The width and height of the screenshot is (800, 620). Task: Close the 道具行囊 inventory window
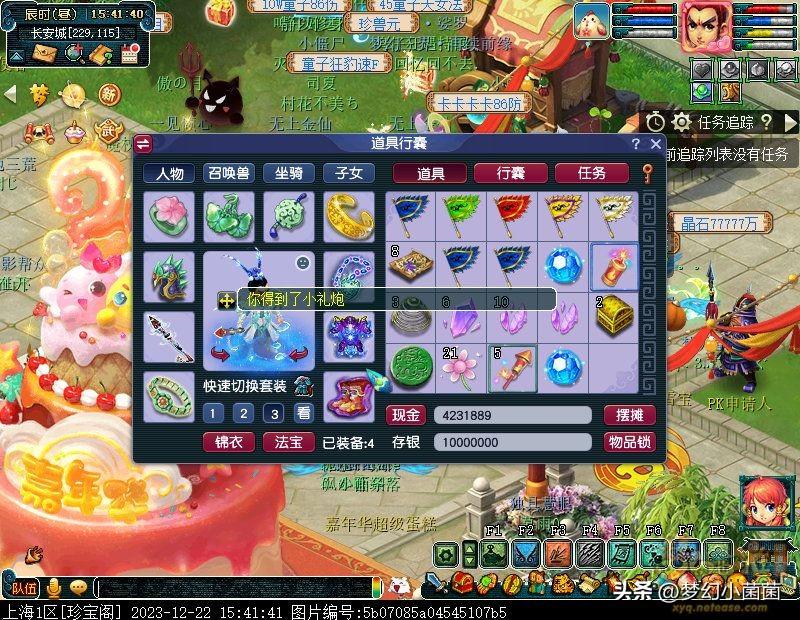pos(656,144)
